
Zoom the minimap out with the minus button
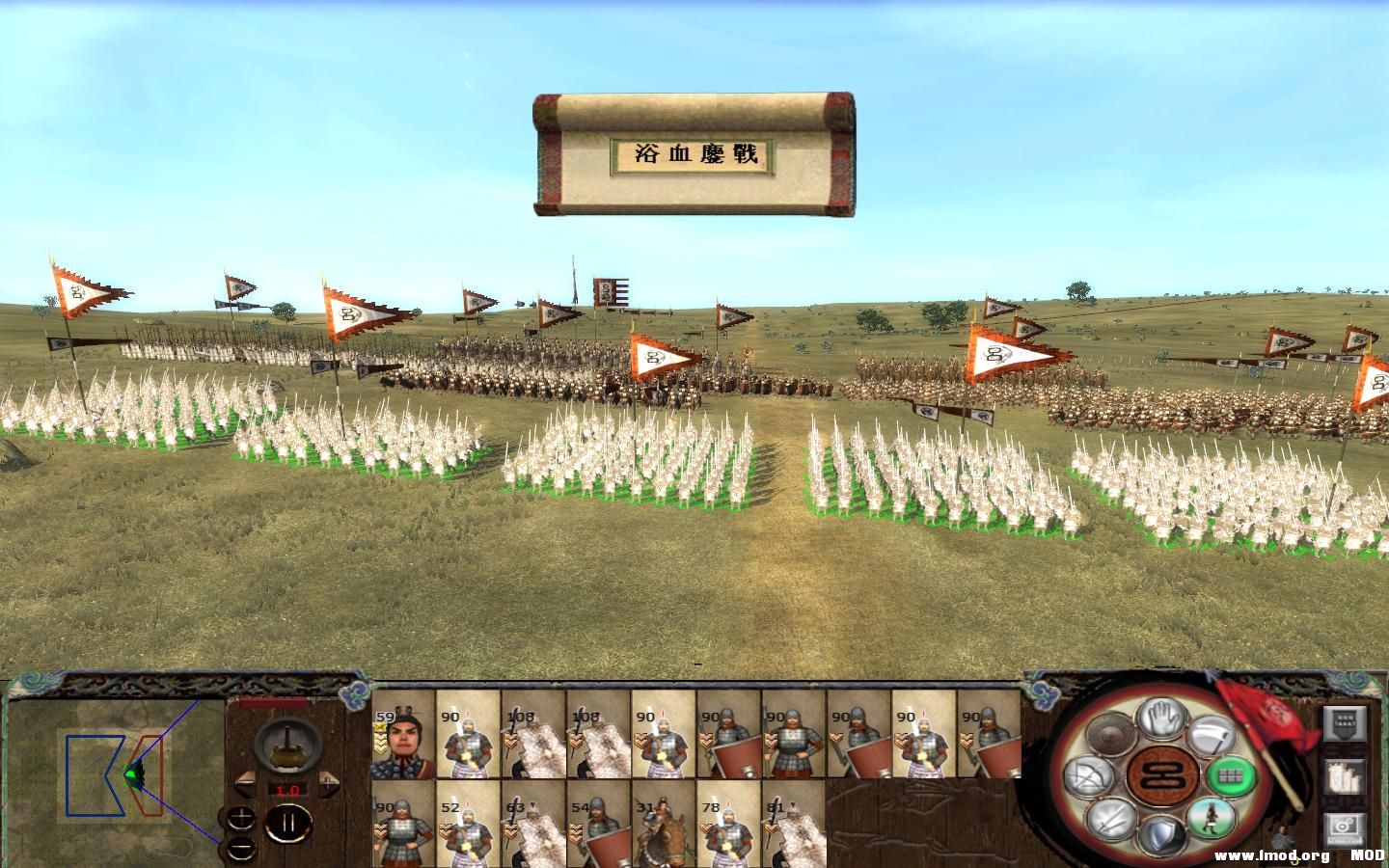[240, 849]
